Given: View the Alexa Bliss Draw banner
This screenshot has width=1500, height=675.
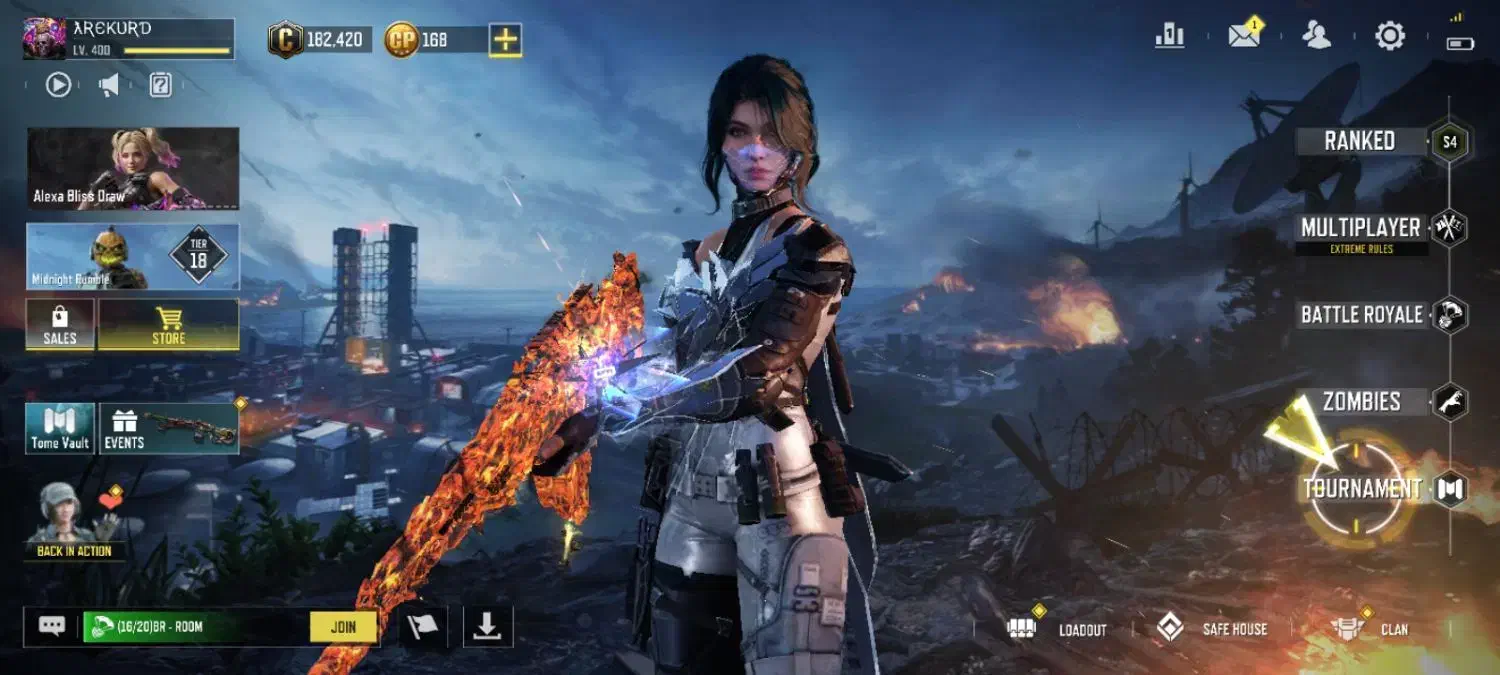Looking at the screenshot, I should pyautogui.click(x=133, y=168).
